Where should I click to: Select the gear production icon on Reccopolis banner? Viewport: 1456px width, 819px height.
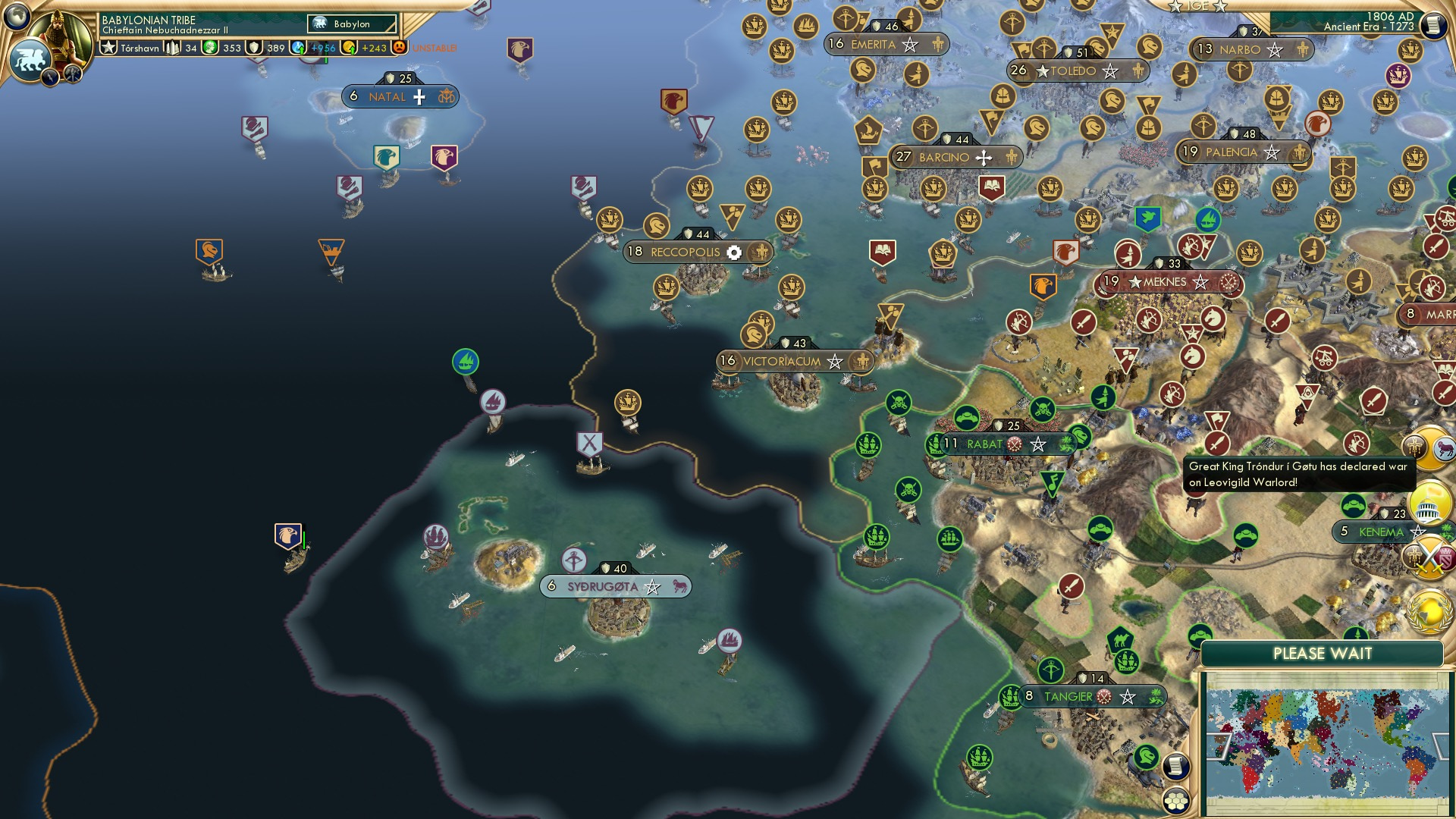click(733, 253)
